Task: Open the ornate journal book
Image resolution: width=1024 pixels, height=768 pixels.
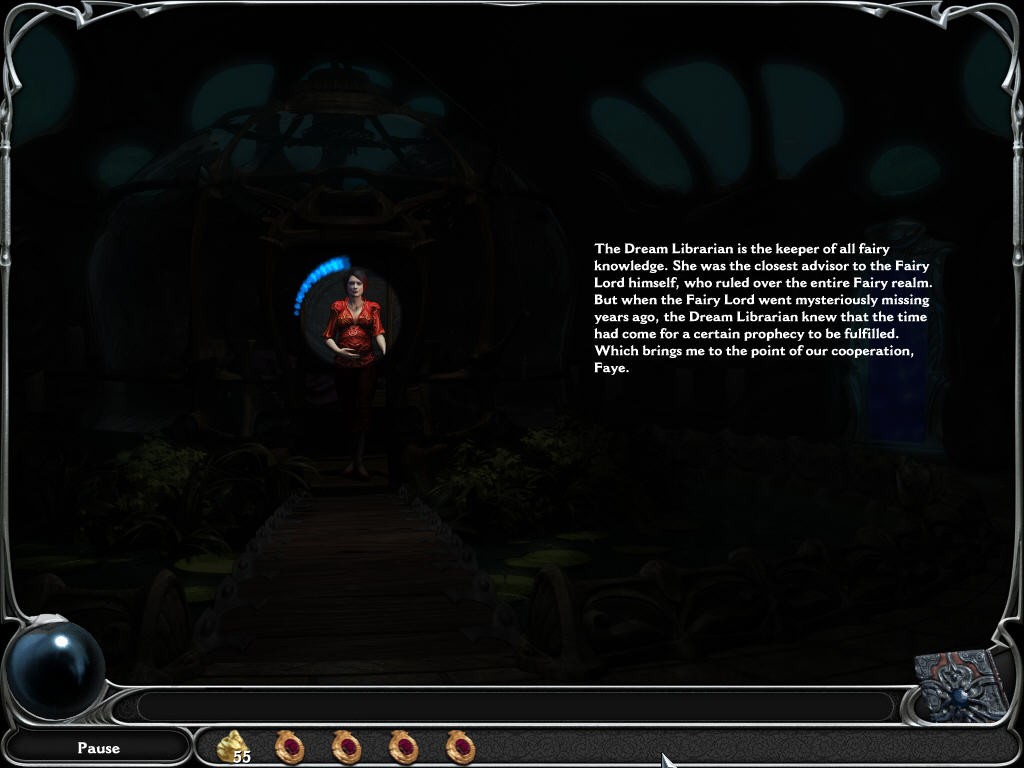Action: pos(960,686)
